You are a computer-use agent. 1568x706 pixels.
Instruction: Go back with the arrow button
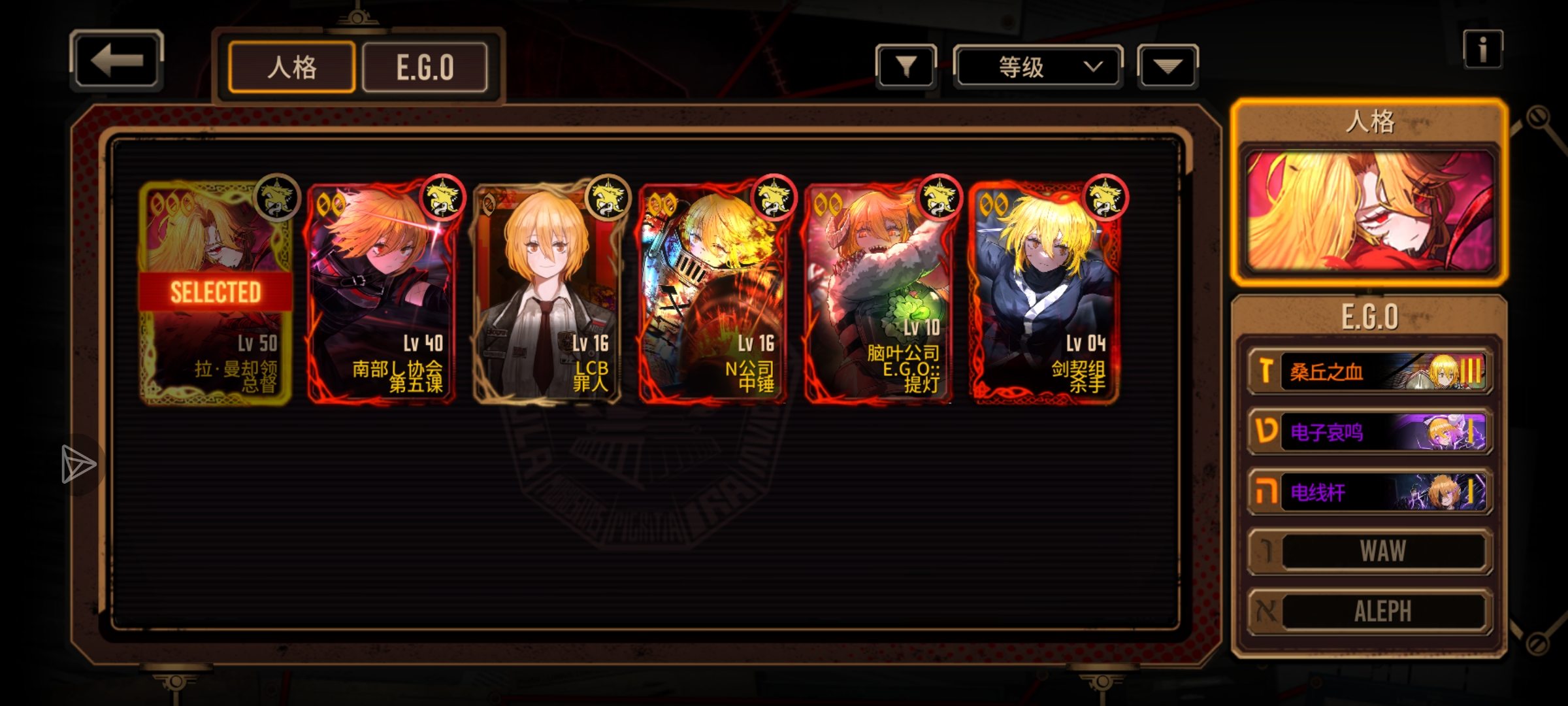pos(116,60)
